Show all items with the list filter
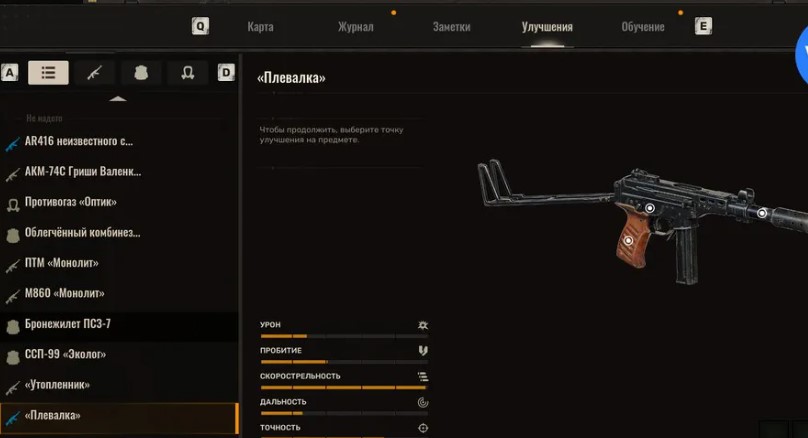This screenshot has height=438, width=808. tap(48, 72)
